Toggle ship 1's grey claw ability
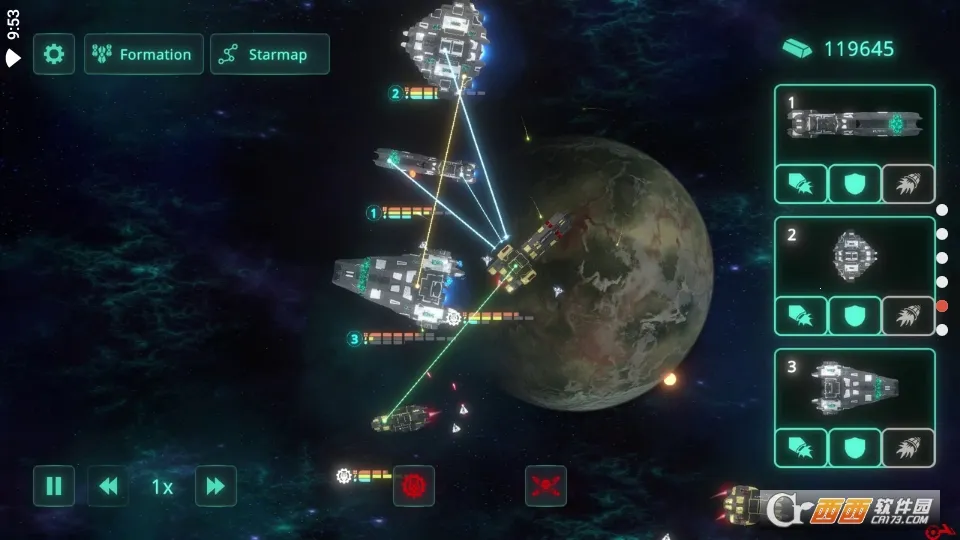 coord(908,184)
